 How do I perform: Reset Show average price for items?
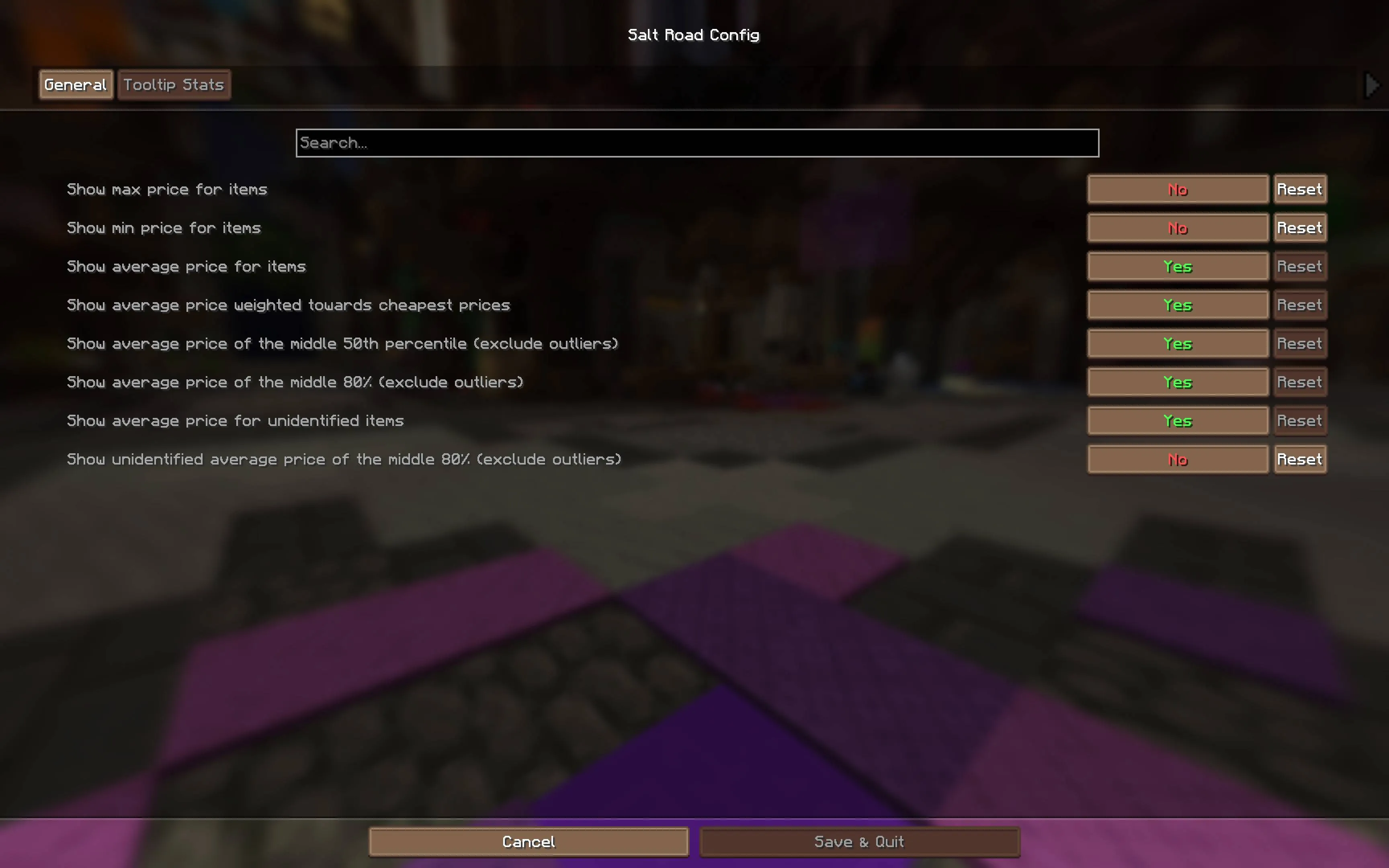point(1300,266)
